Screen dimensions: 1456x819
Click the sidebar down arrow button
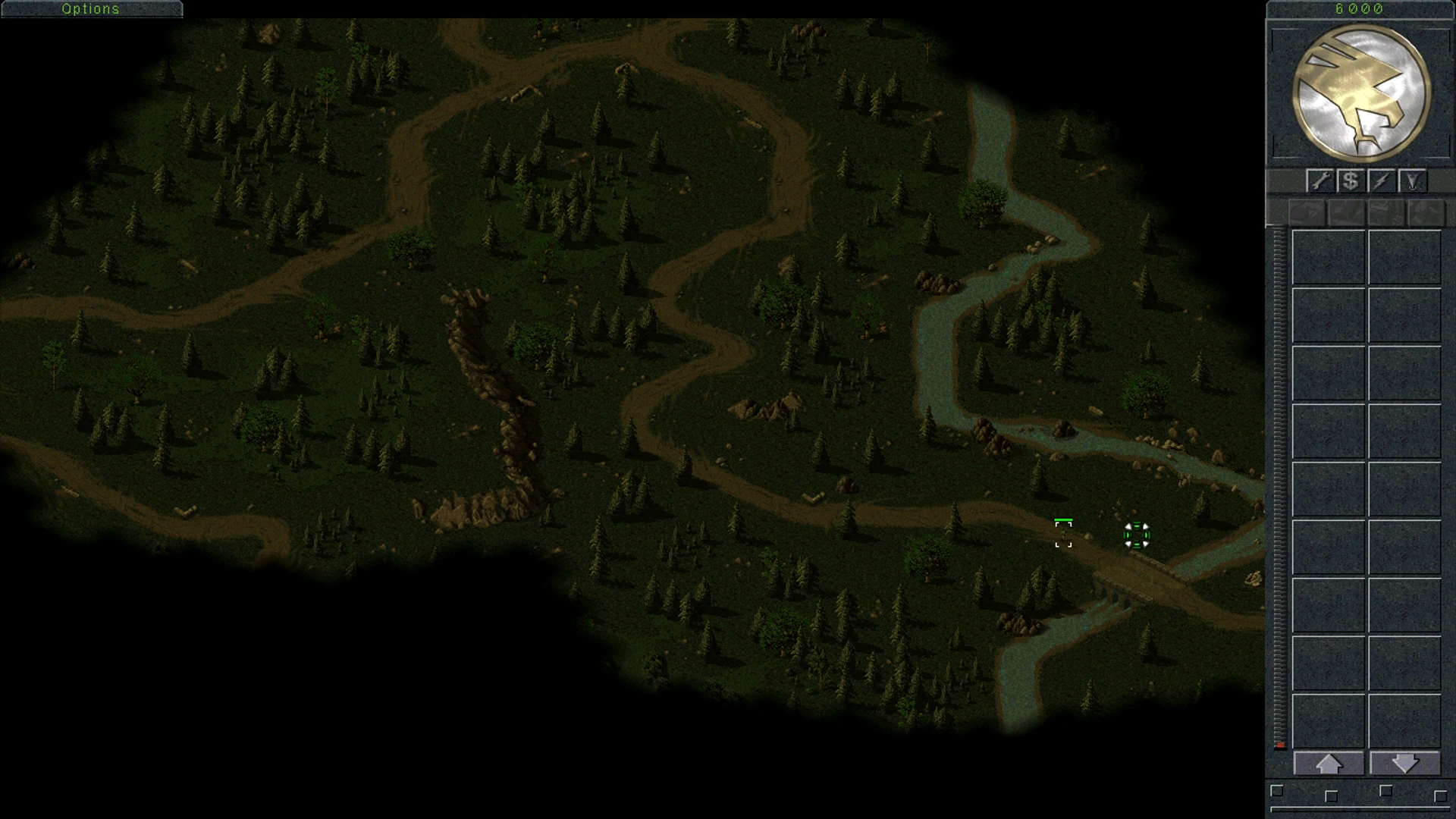click(1404, 764)
